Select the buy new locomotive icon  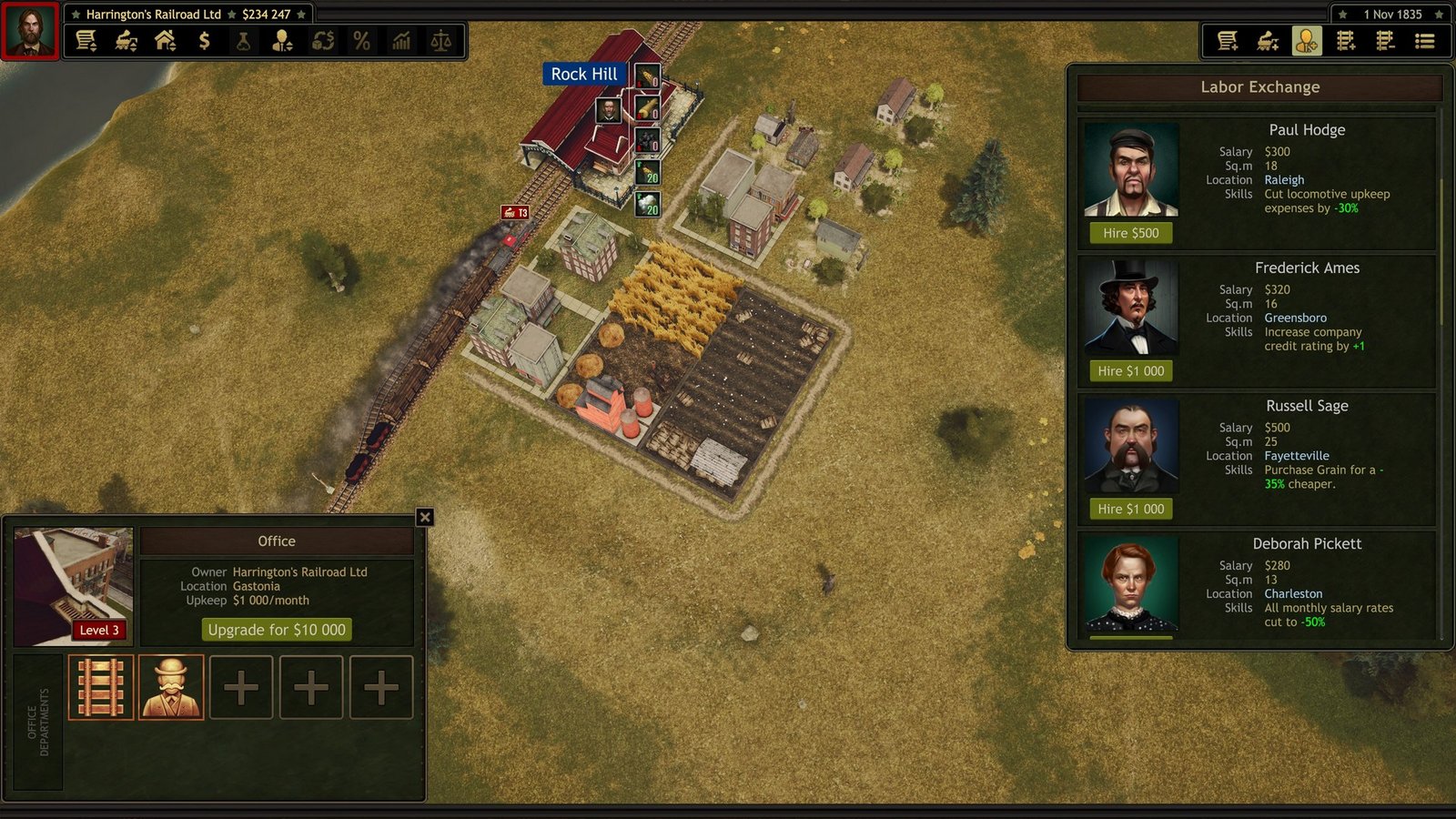[1268, 40]
